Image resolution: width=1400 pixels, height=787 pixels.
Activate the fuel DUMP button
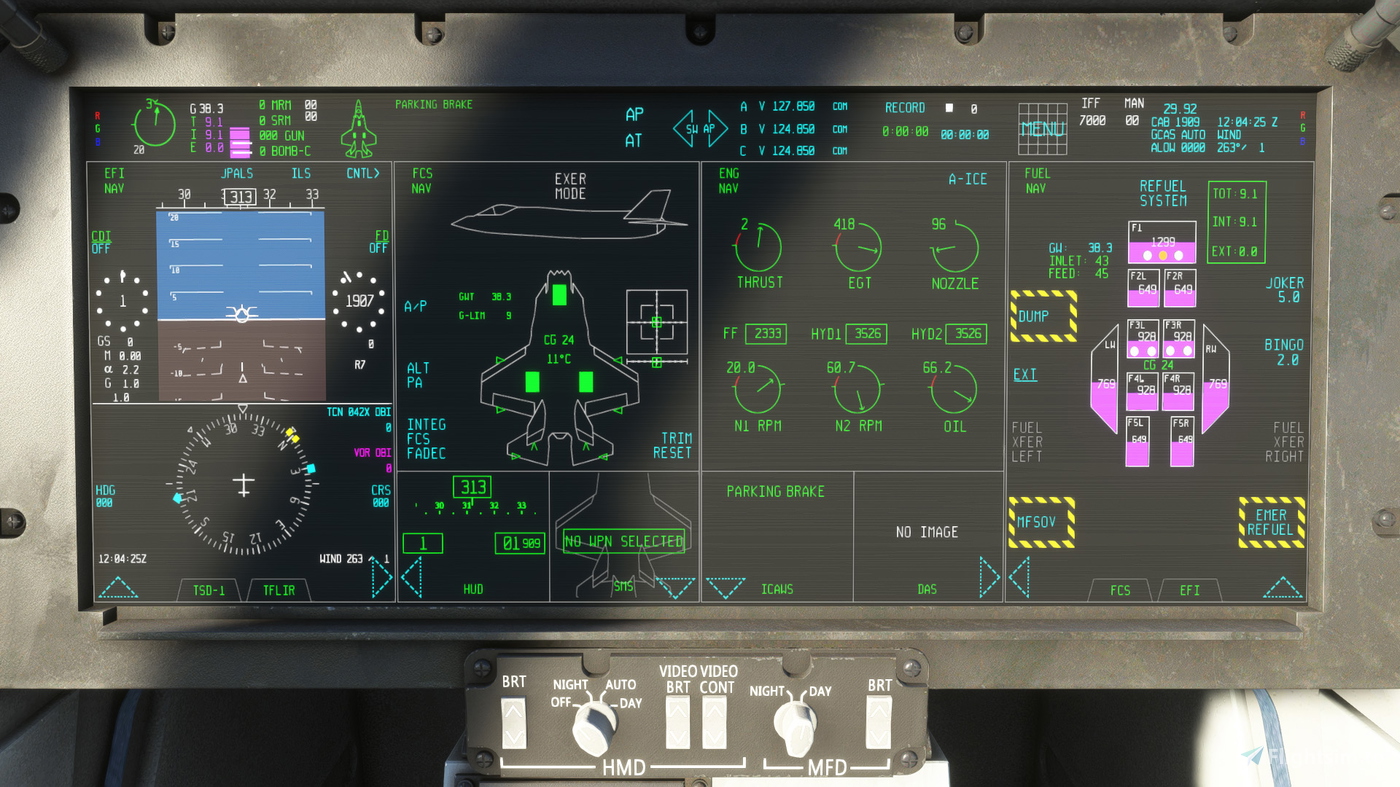pyautogui.click(x=1043, y=316)
